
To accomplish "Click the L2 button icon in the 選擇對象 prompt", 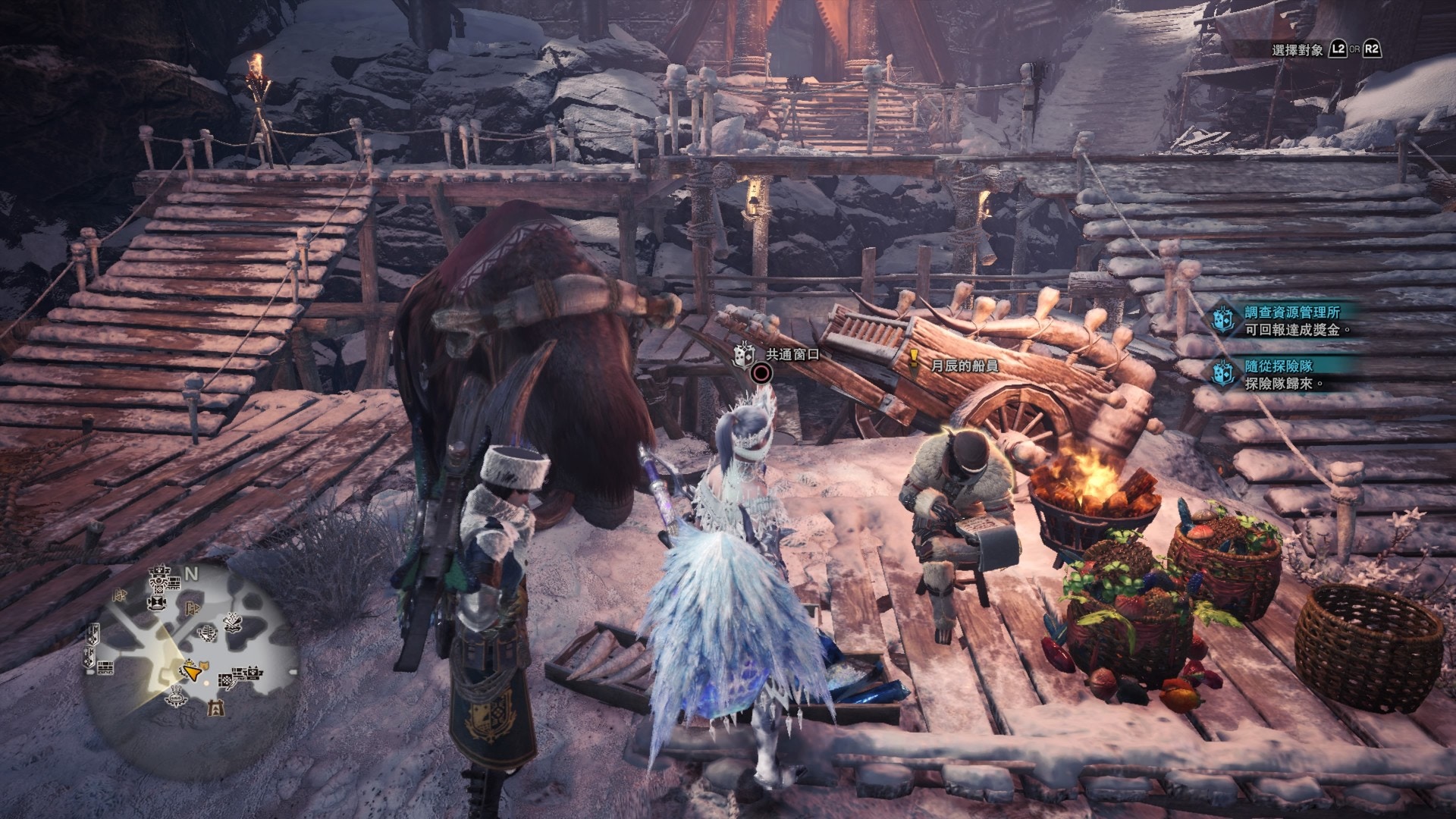I will click(1338, 49).
